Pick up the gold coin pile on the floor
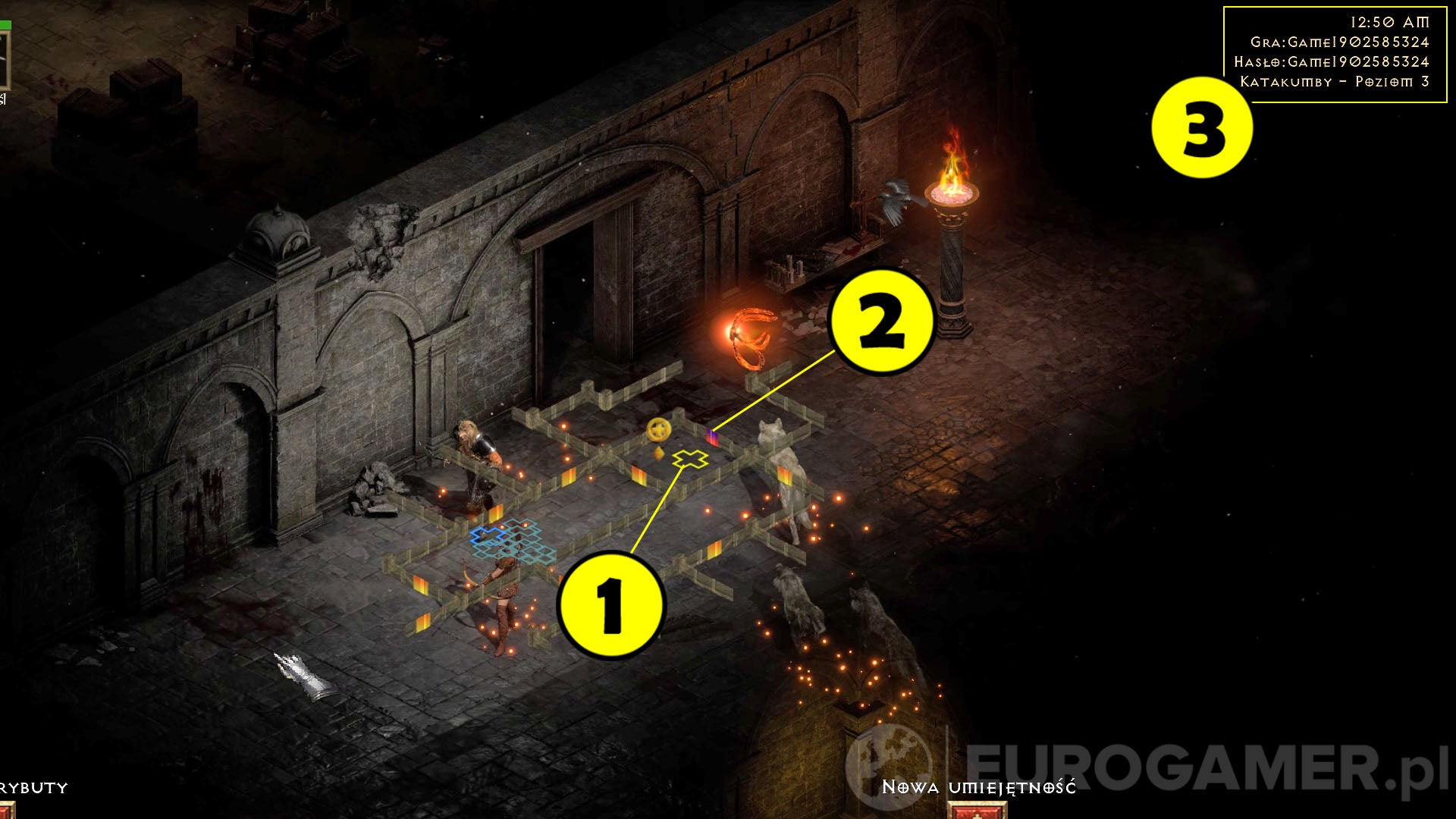Viewport: 1456px width, 819px height. click(x=658, y=429)
